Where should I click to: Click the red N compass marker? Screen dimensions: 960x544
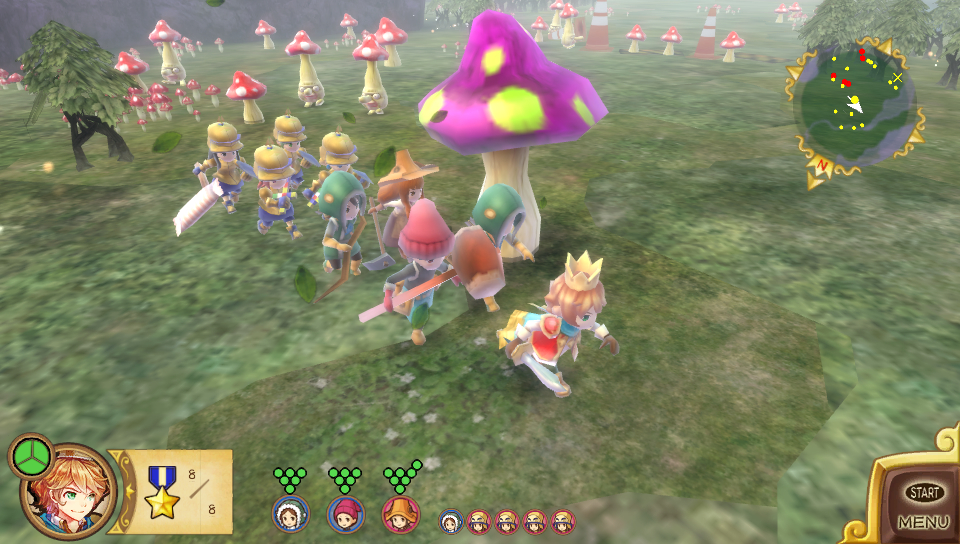(x=824, y=166)
